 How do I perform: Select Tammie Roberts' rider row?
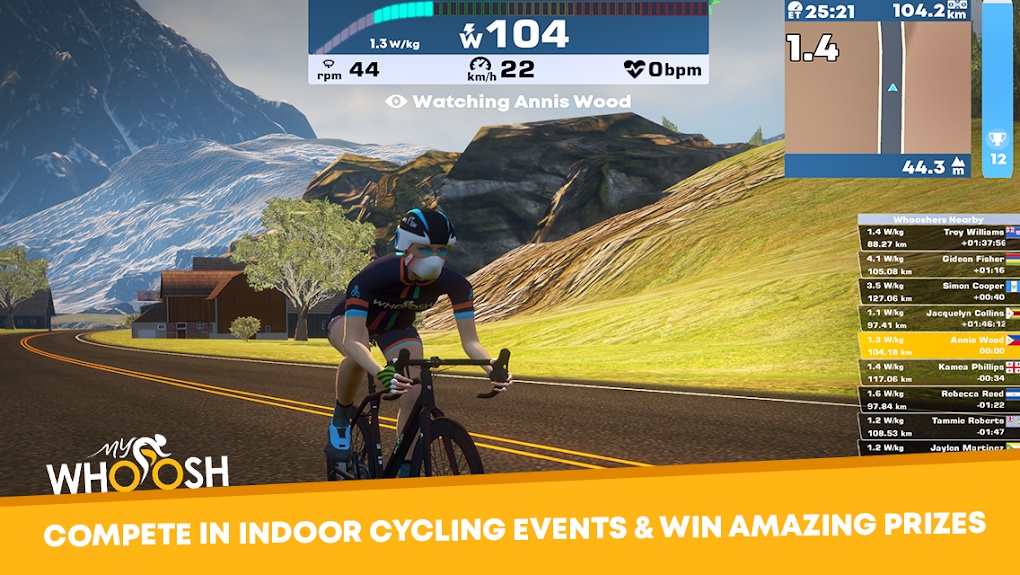pyautogui.click(x=938, y=426)
